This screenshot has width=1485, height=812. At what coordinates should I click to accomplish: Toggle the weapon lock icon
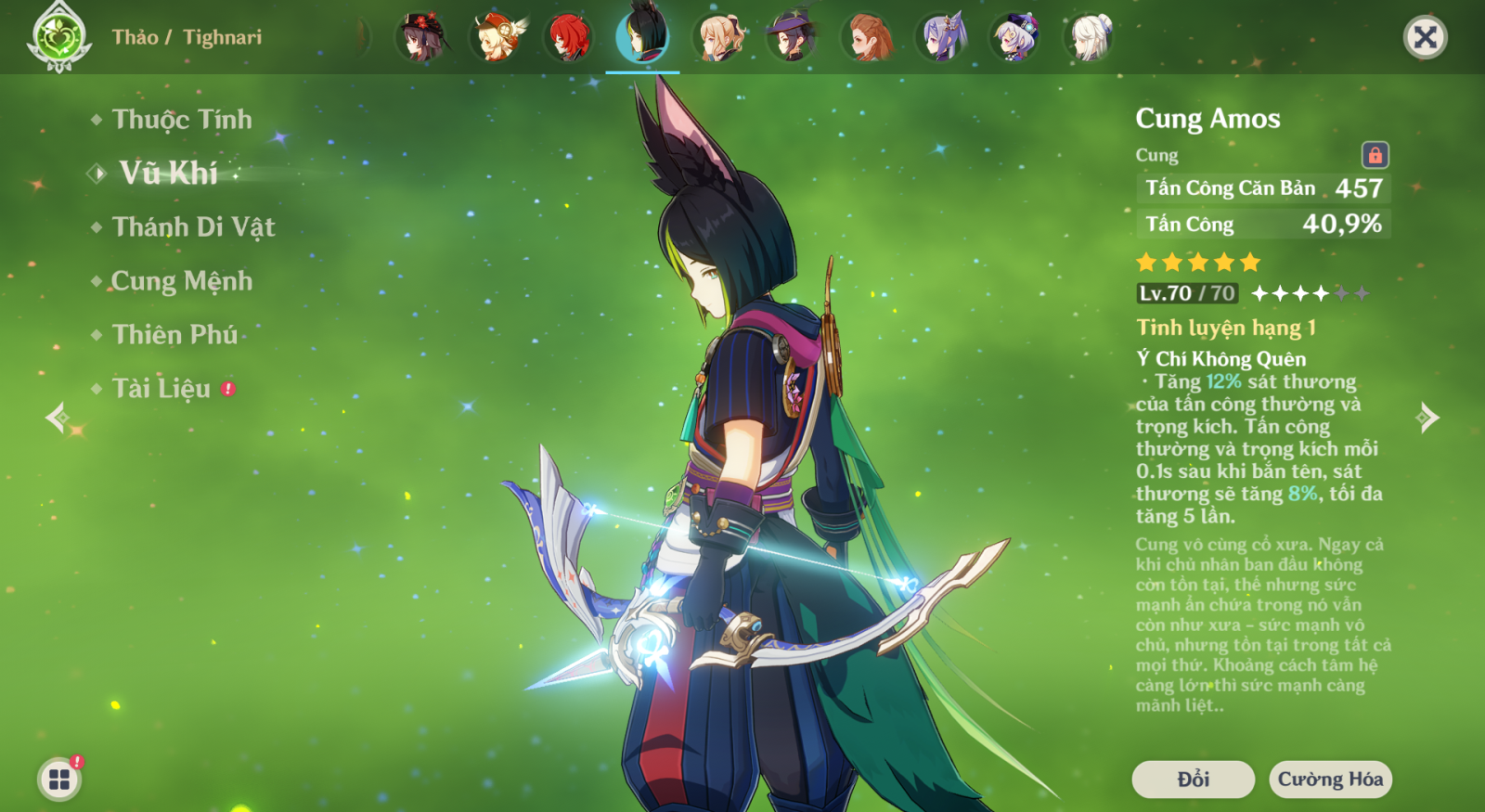(1375, 155)
